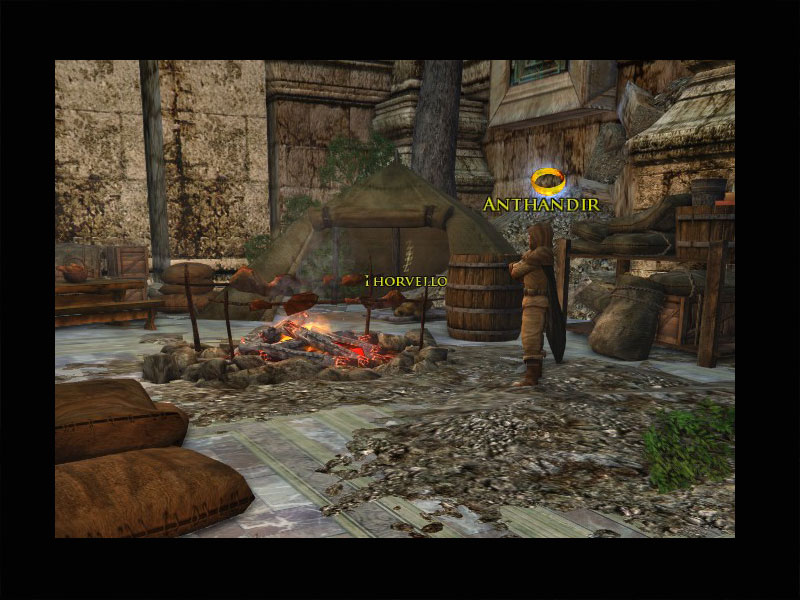Click the gold quest ring icon

pyautogui.click(x=547, y=181)
